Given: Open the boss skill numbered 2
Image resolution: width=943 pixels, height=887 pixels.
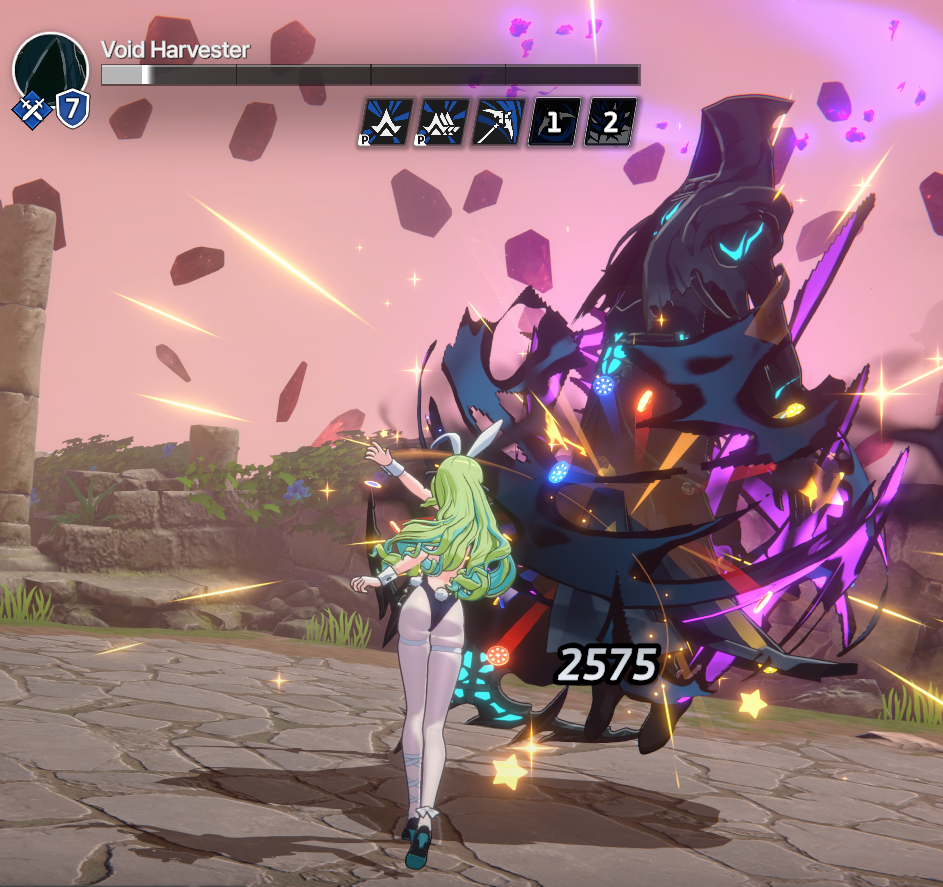Looking at the screenshot, I should [609, 124].
